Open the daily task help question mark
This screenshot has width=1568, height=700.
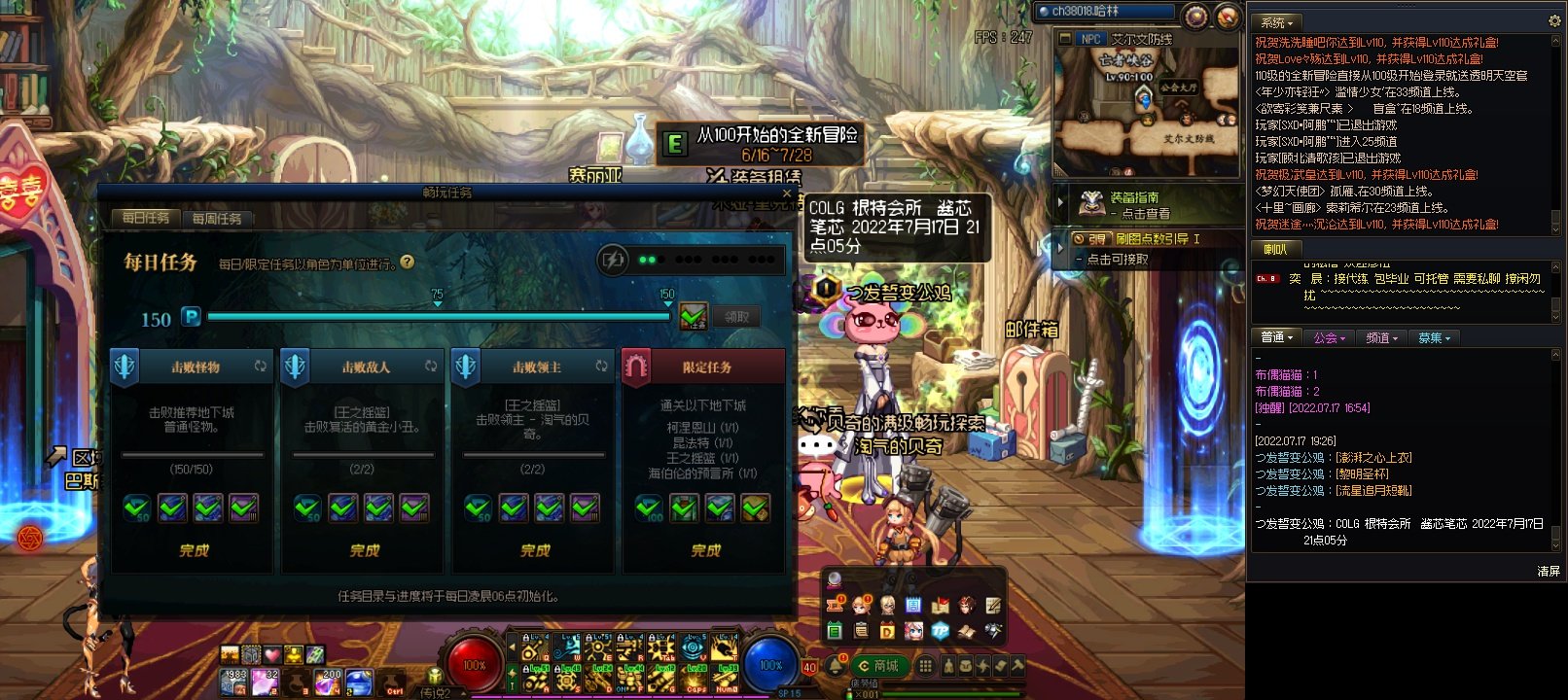point(408,262)
